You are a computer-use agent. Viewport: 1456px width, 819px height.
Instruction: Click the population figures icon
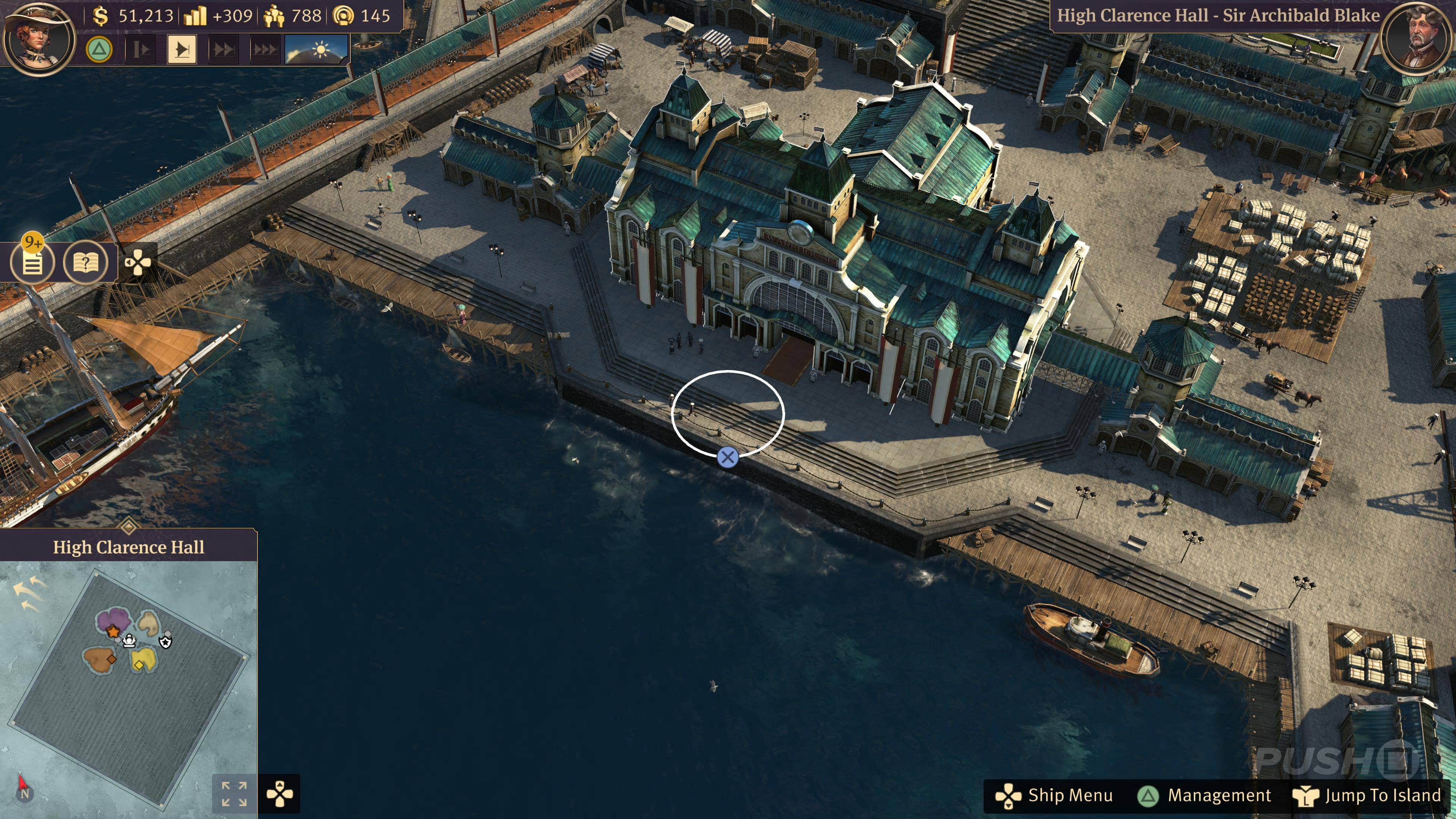(x=274, y=16)
